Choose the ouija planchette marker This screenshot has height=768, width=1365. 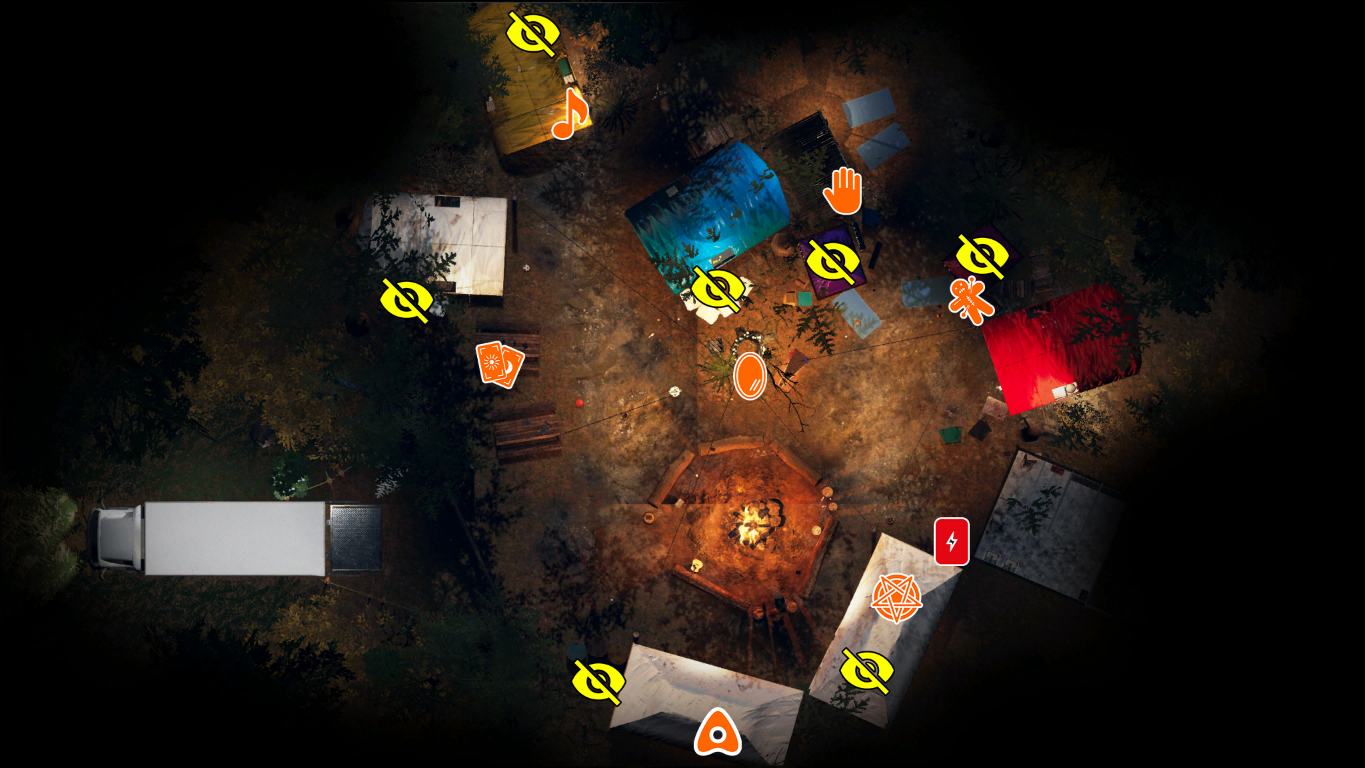[718, 732]
